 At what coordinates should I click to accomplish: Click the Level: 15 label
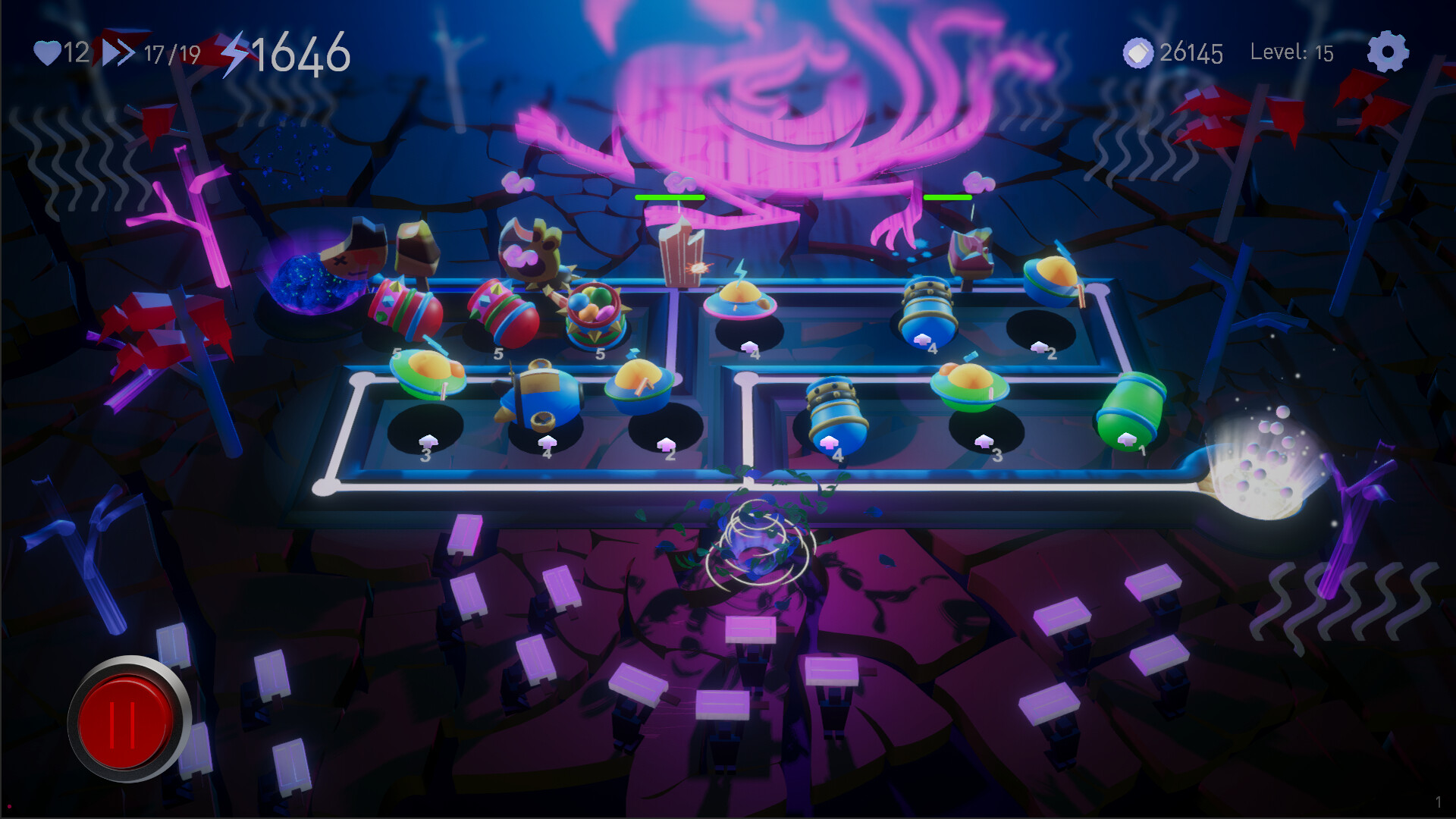tap(1291, 52)
